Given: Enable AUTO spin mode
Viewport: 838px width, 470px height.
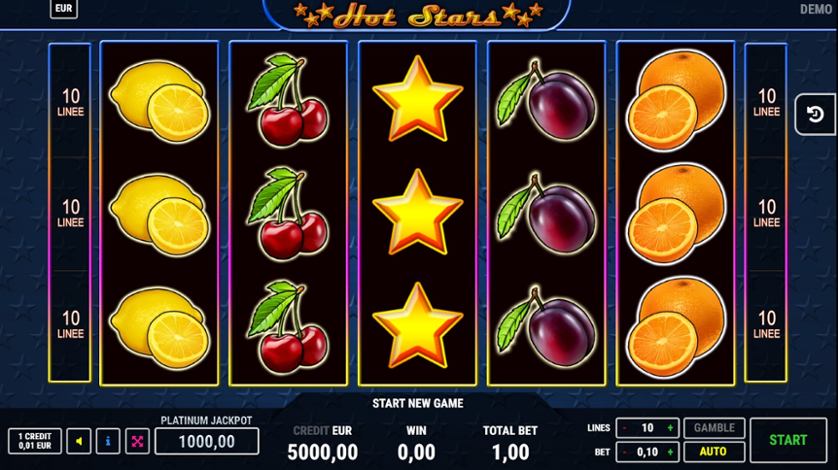Looking at the screenshot, I should tap(712, 451).
